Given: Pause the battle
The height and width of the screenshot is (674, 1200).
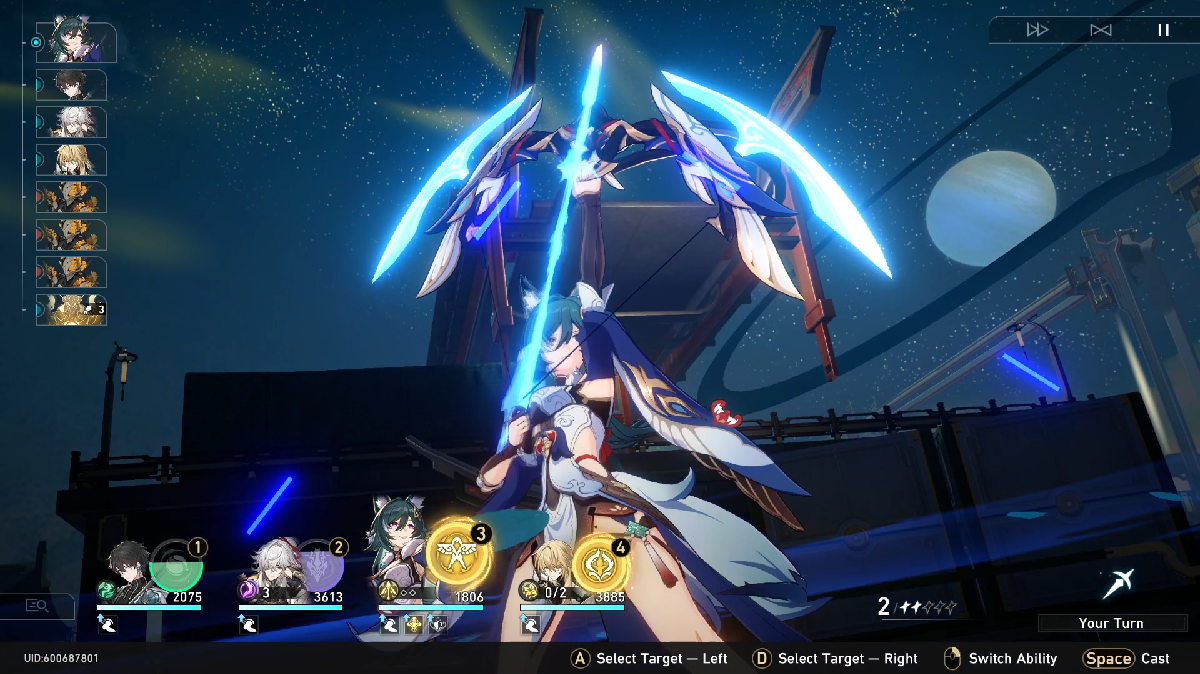Looking at the screenshot, I should 1163,30.
